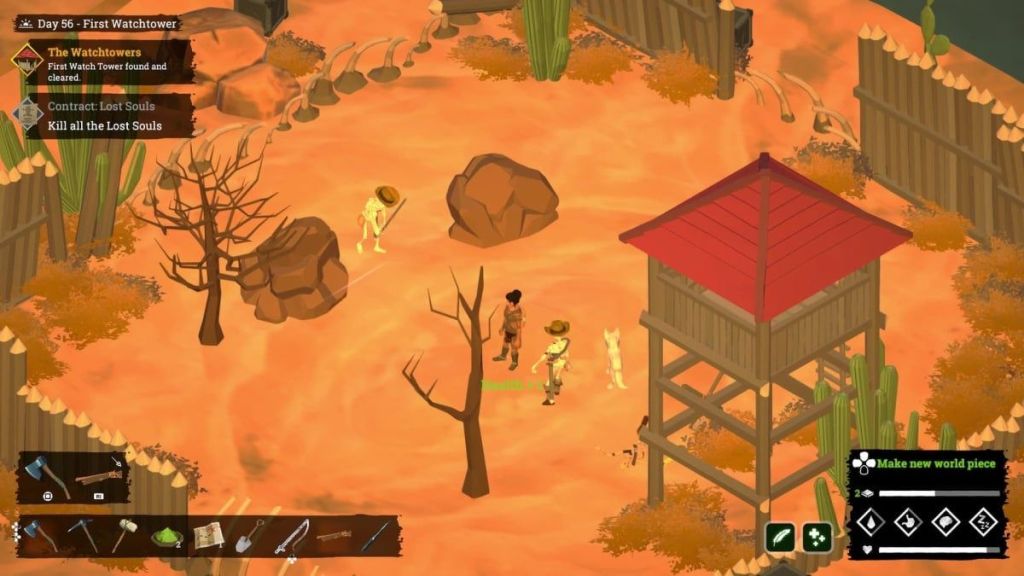This screenshot has width=1024, height=576.
Task: Select the shovel hotbar slot
Action: [250, 536]
